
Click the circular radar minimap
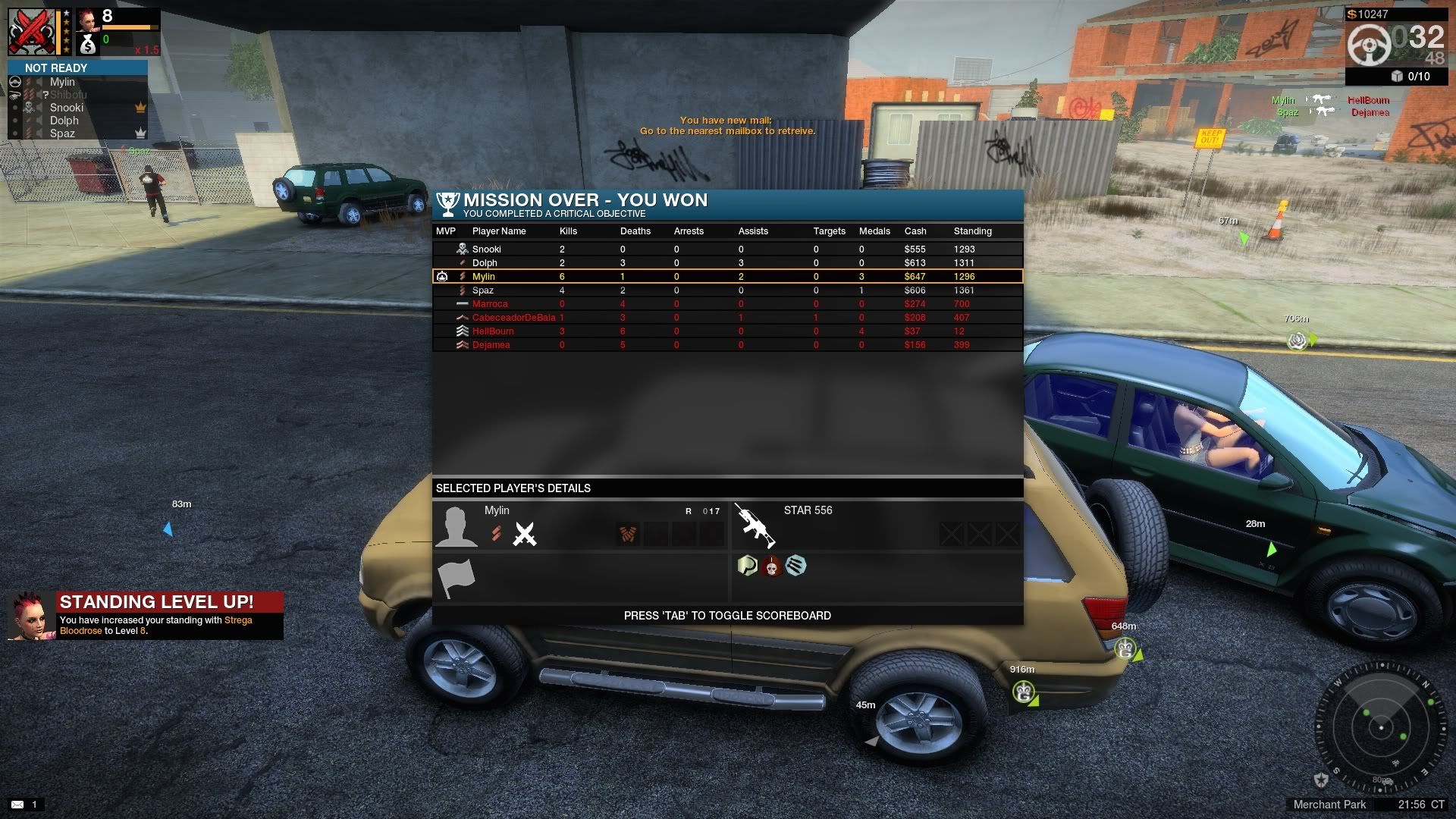[1381, 728]
